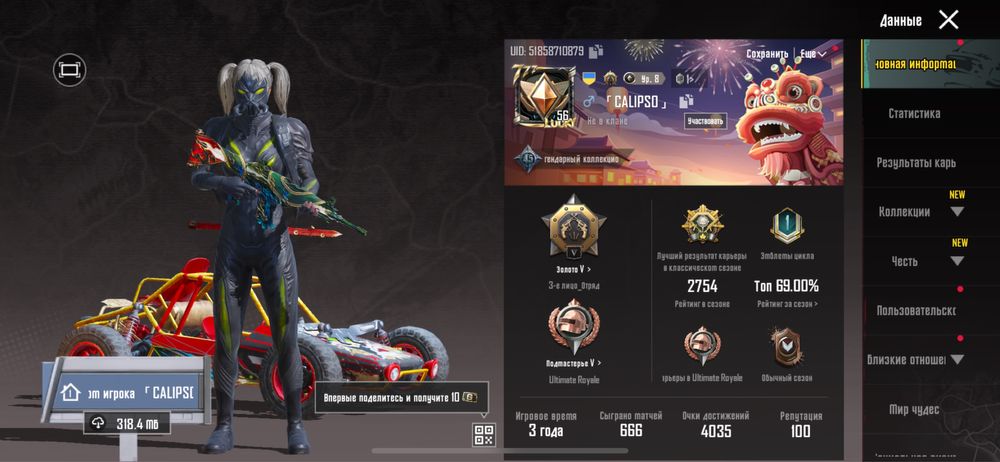The width and height of the screenshot is (1000, 462).
Task: Copy the CALIPSO nickname
Action: (x=686, y=101)
